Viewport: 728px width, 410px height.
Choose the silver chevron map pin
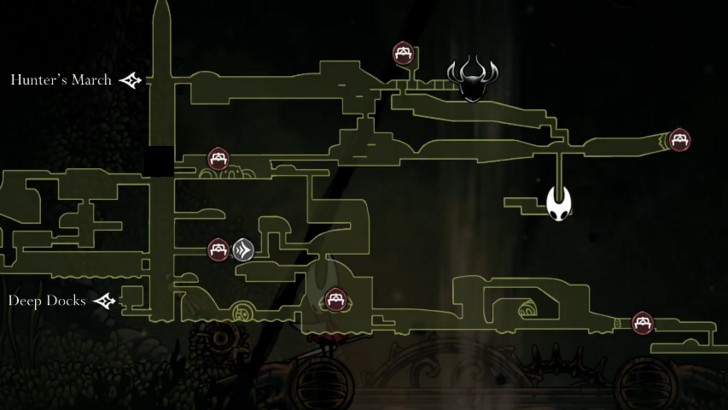point(243,249)
